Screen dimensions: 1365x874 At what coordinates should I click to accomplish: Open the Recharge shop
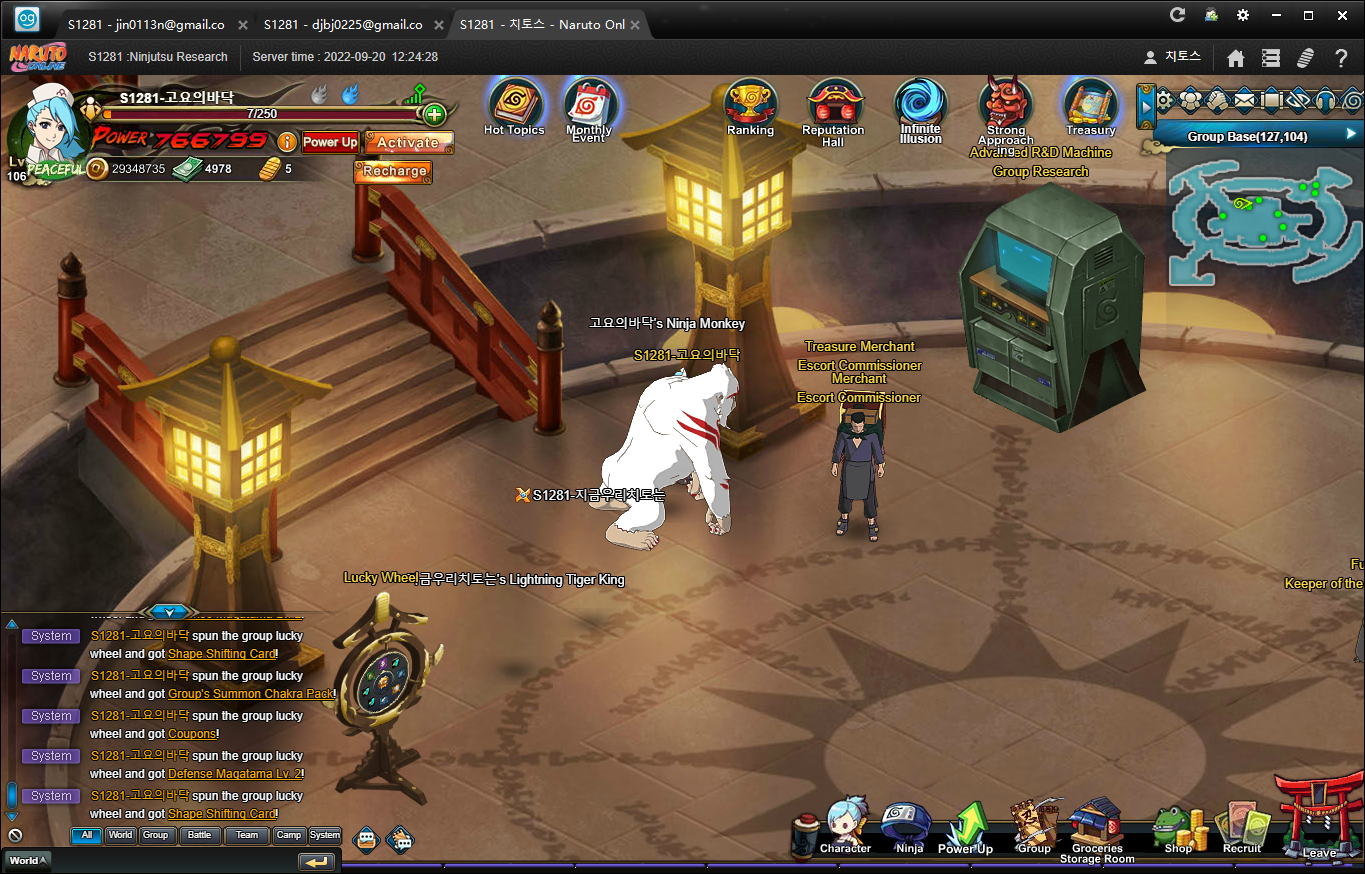pos(394,171)
